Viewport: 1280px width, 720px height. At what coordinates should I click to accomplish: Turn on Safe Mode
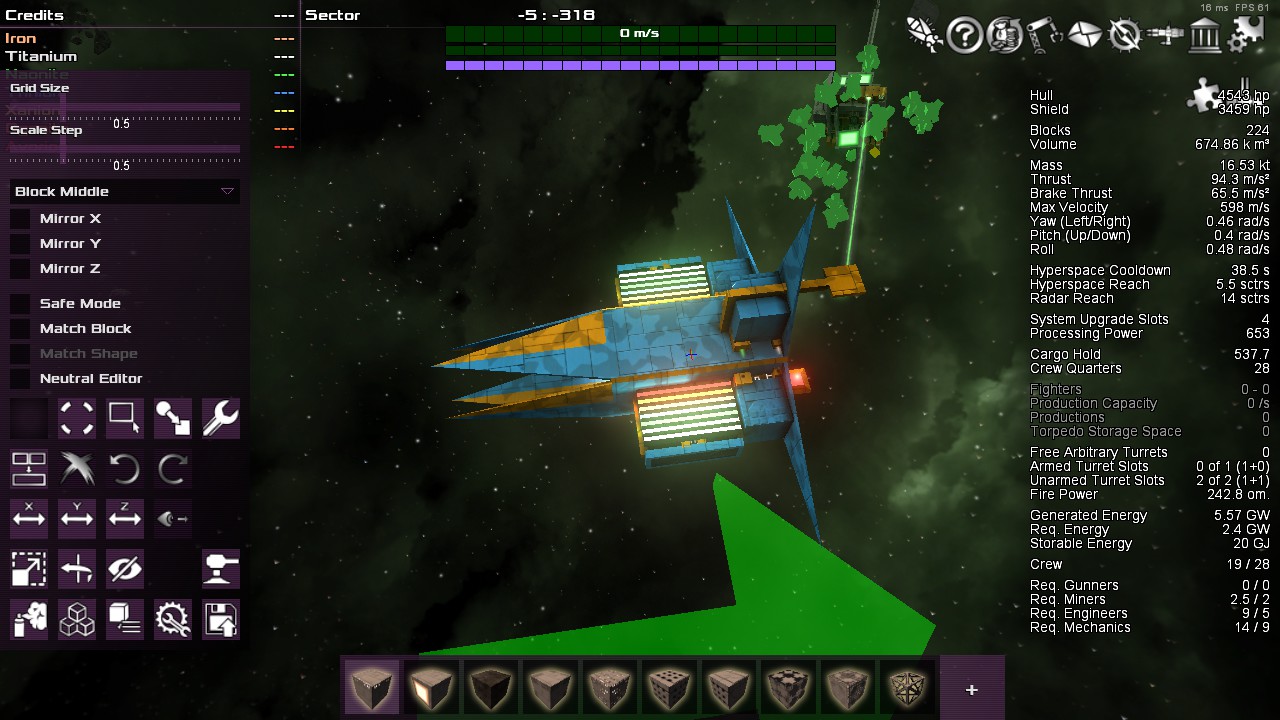click(x=20, y=303)
